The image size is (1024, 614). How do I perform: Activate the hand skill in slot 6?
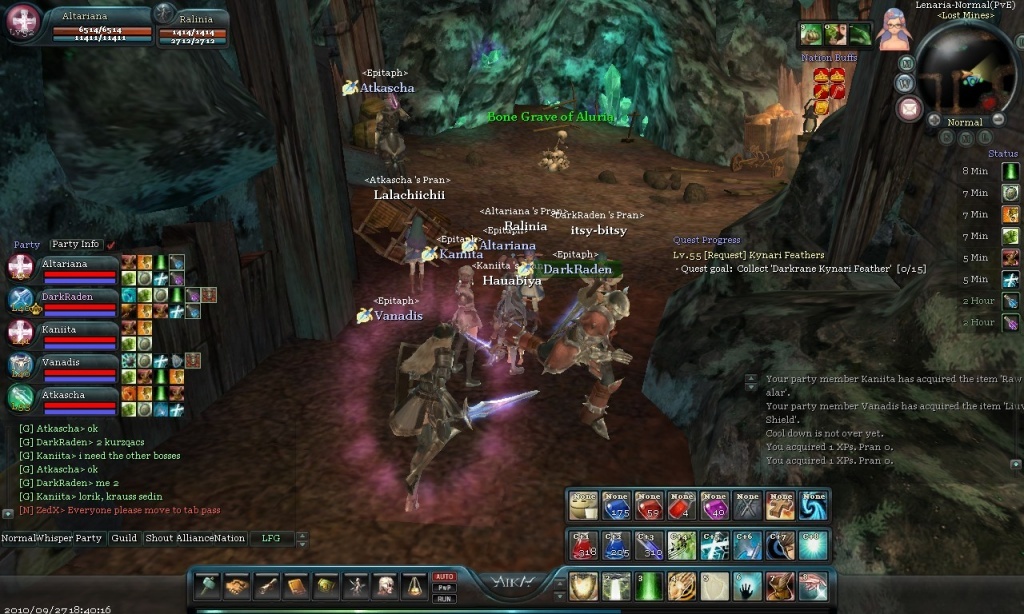pos(747,586)
